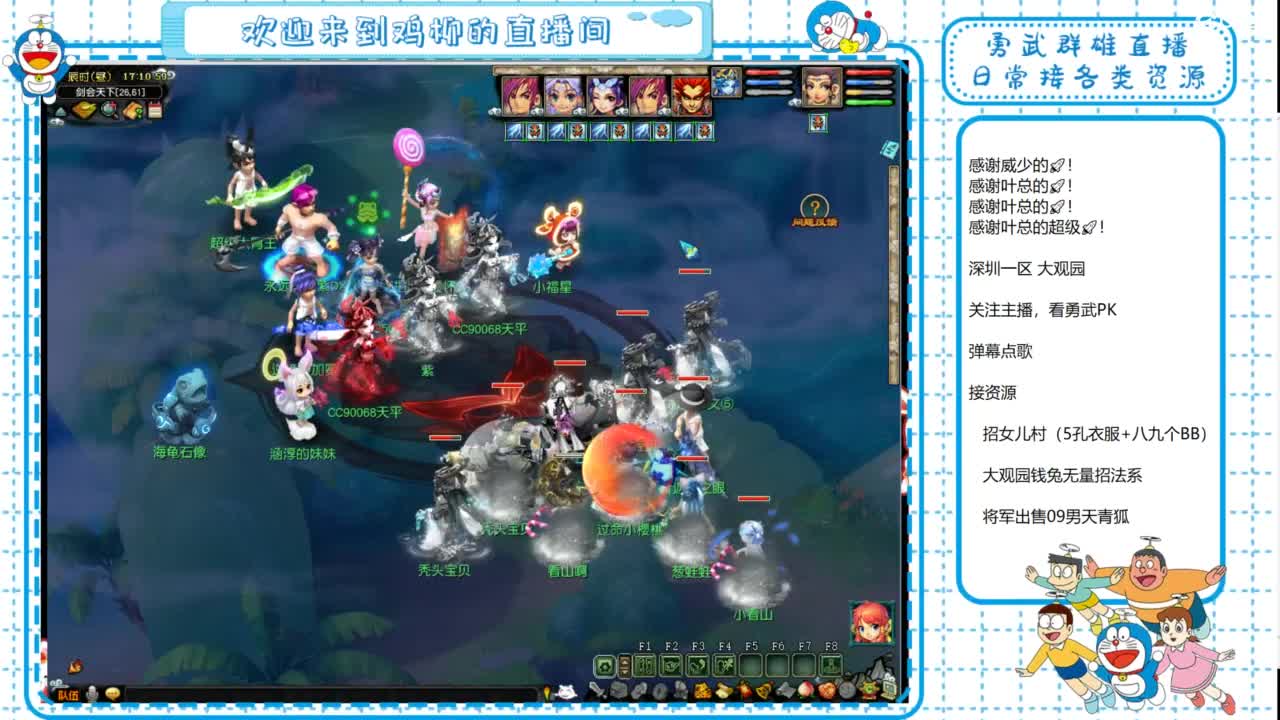The image size is (1280, 720).
Task: Click the down arrow stepper beside the hotbar
Action: [624, 672]
